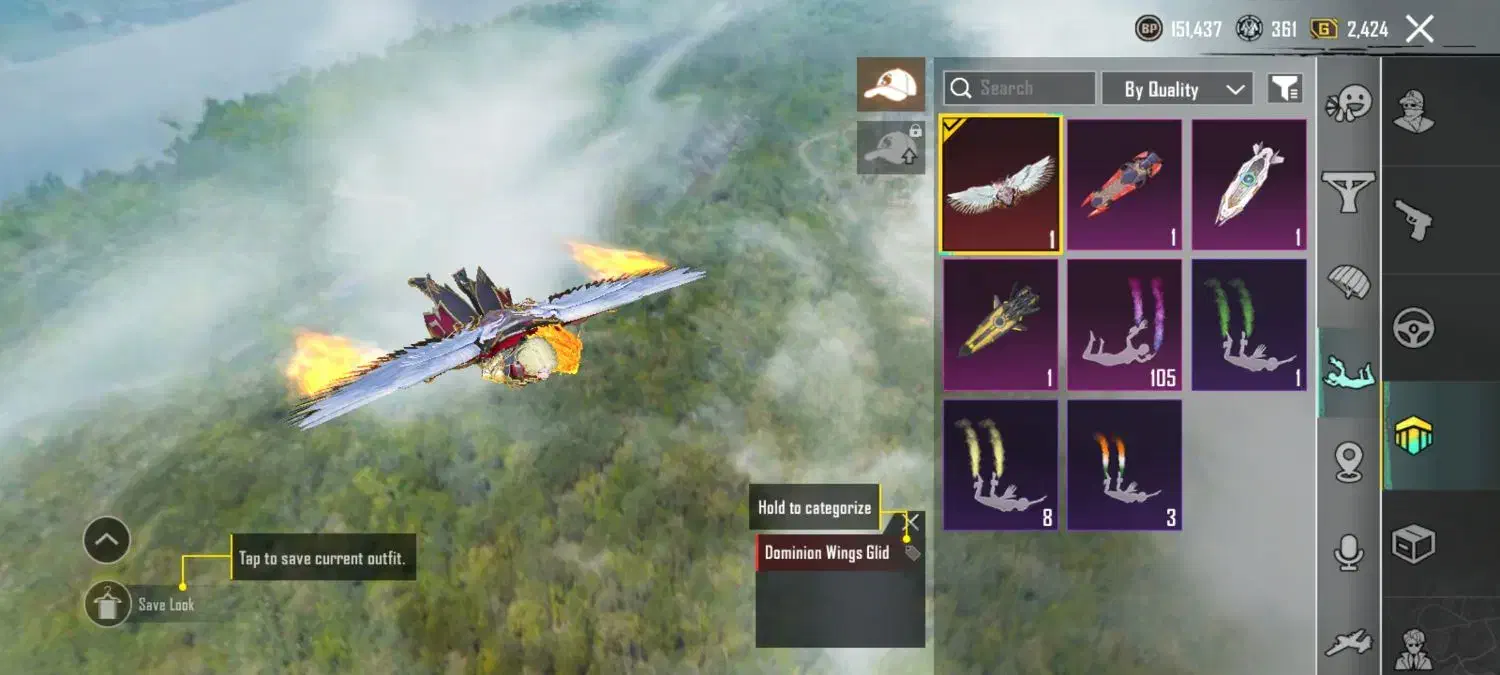The height and width of the screenshot is (675, 1500).
Task: Pick the orange-white-green tricolor smoke trail
Action: pos(1124,464)
